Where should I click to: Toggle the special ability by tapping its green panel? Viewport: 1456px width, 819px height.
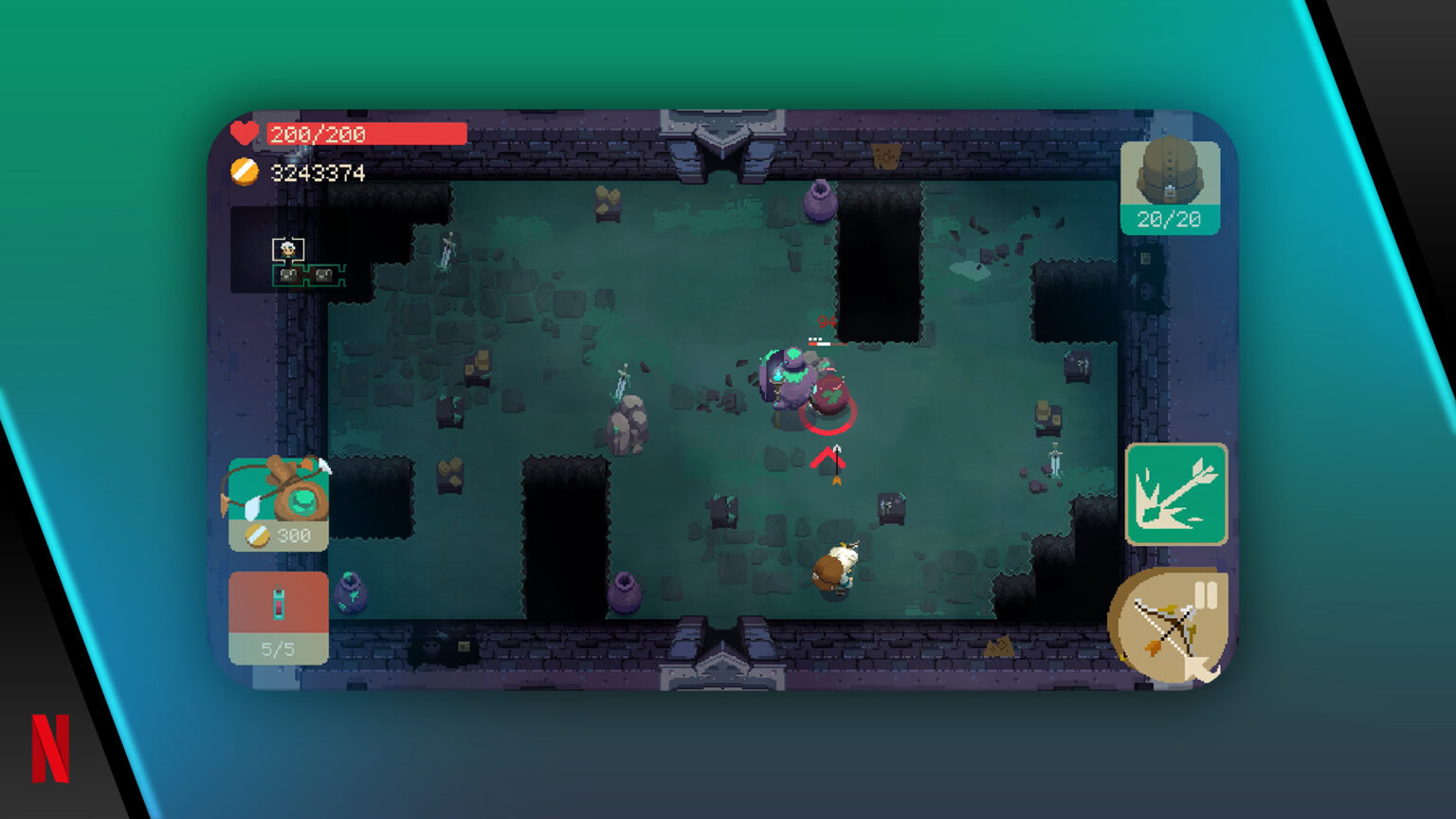click(x=1175, y=495)
